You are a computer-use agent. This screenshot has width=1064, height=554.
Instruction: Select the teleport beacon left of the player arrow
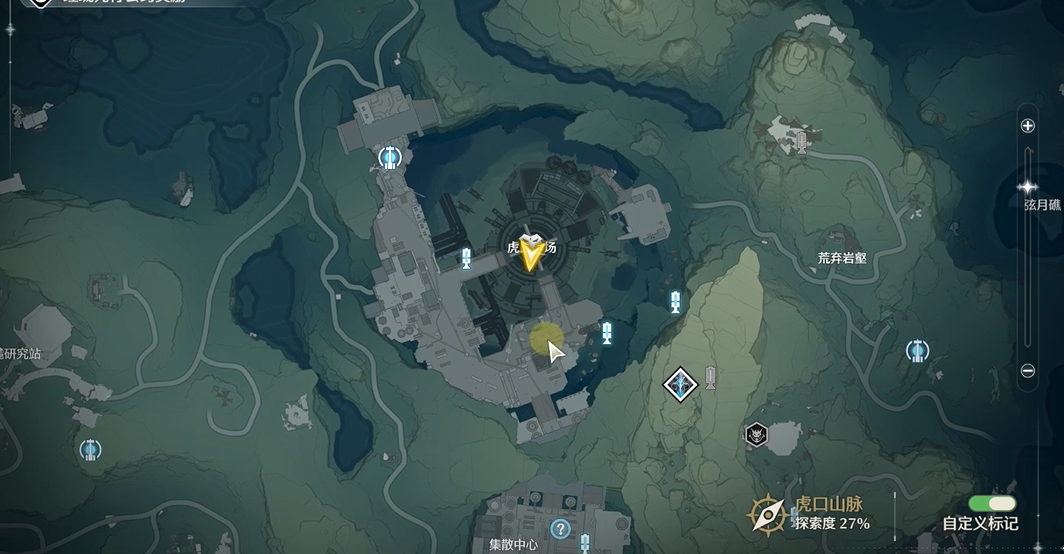coord(466,259)
